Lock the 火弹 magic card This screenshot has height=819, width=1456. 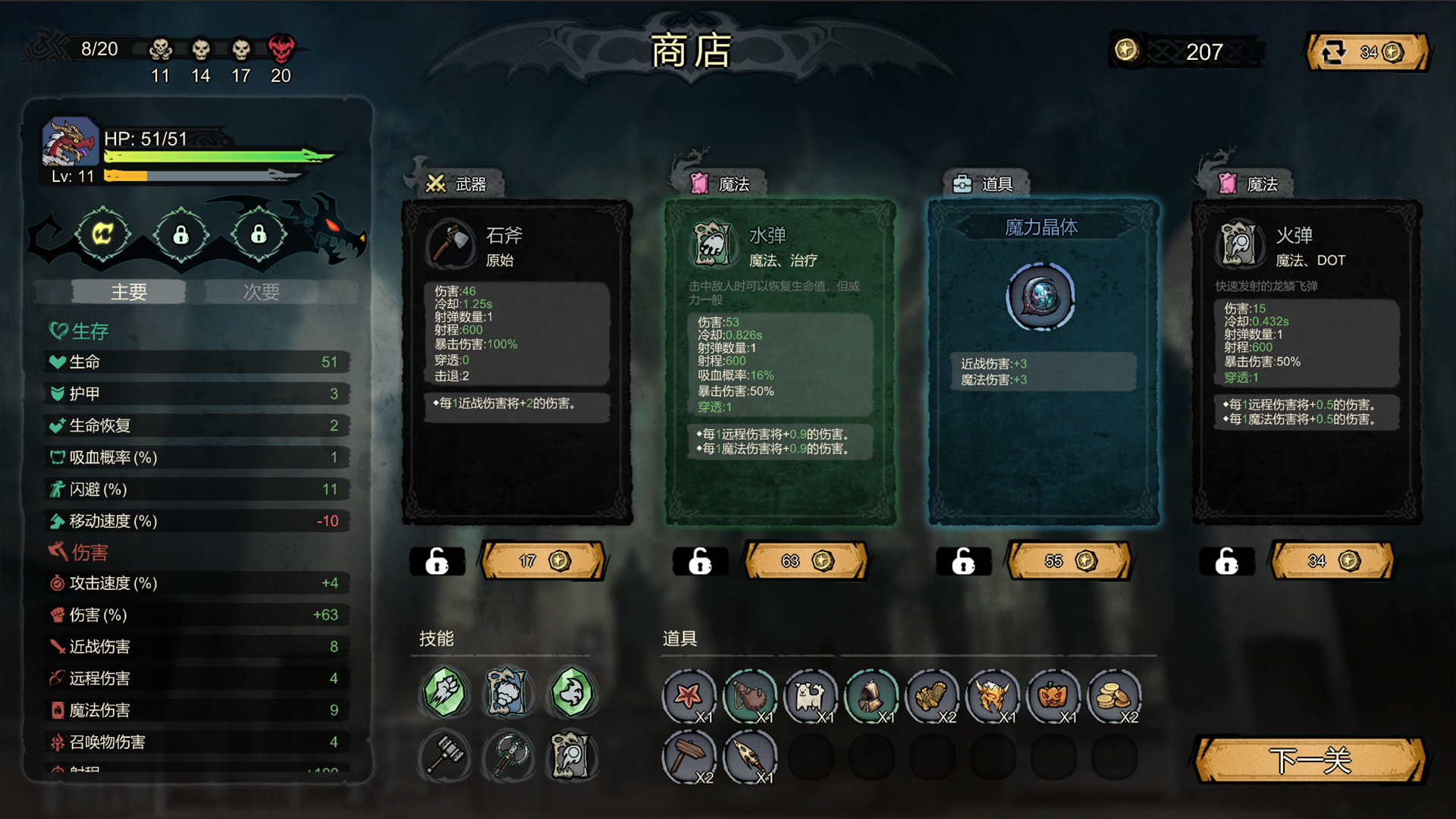(x=1227, y=561)
